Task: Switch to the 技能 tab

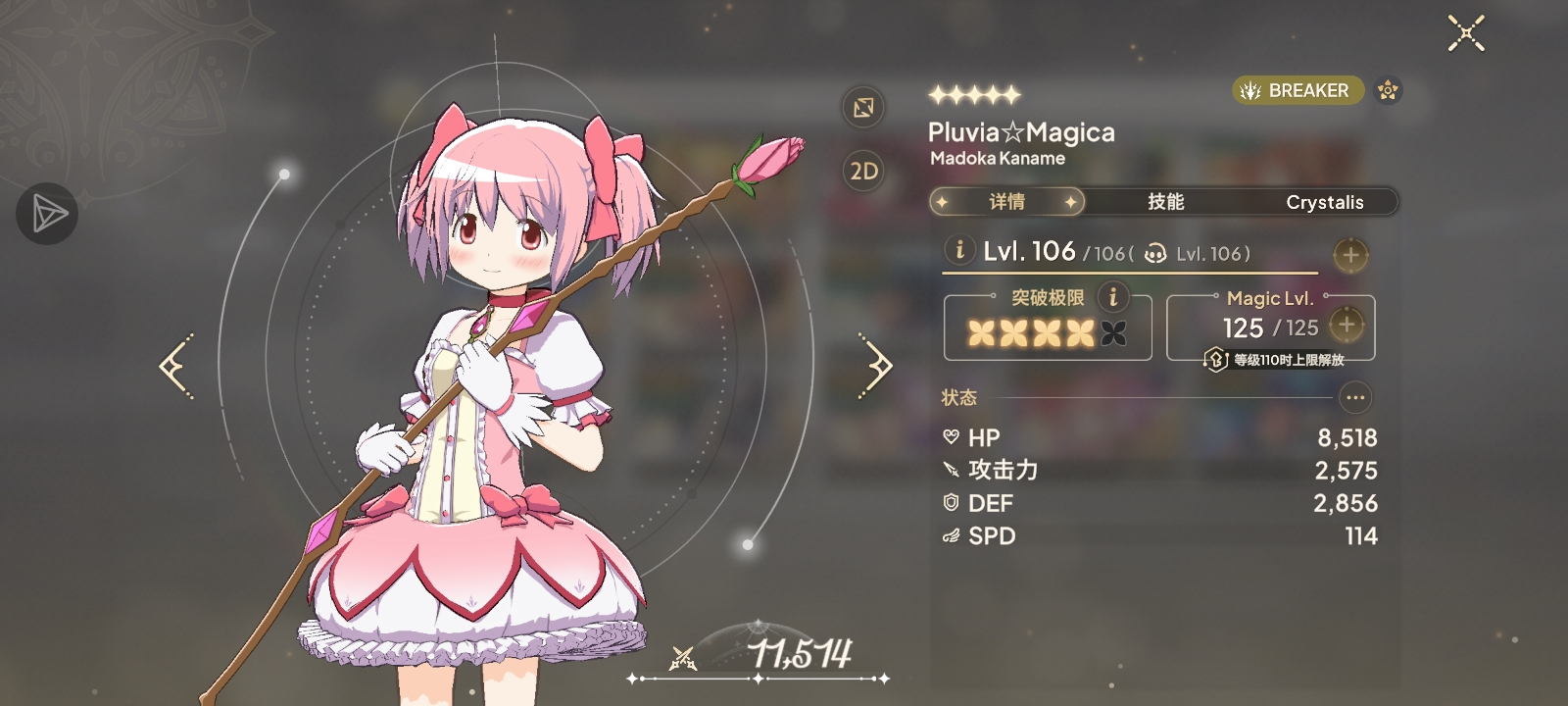Action: click(x=1165, y=202)
